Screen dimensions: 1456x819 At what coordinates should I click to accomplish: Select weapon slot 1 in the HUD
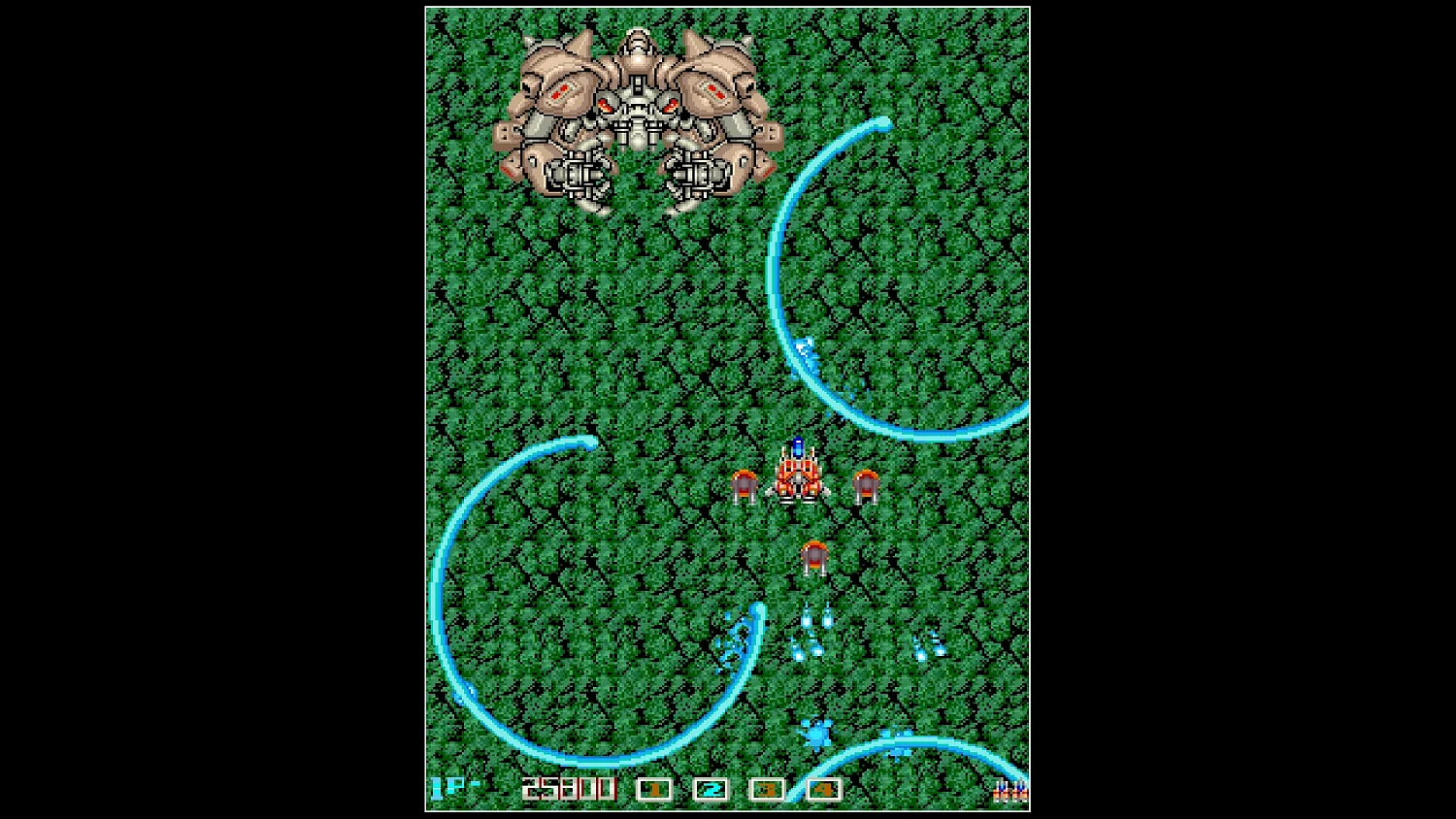654,788
